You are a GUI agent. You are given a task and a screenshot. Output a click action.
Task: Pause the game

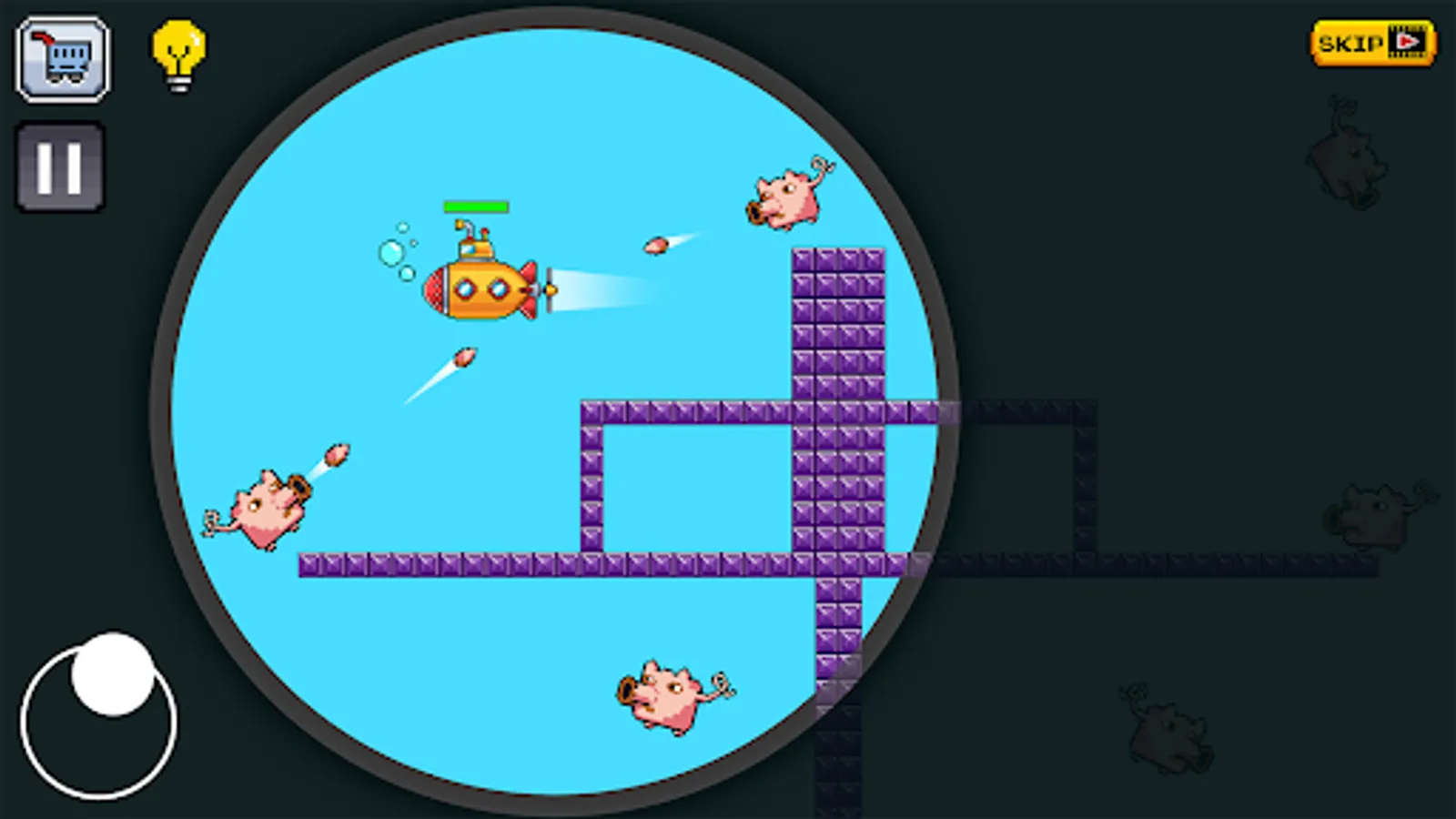point(59,164)
